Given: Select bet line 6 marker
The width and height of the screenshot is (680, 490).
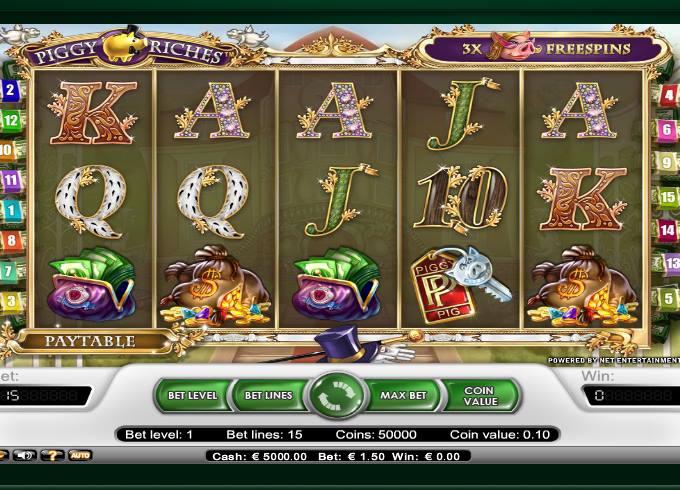Looking at the screenshot, I should coord(667,130).
